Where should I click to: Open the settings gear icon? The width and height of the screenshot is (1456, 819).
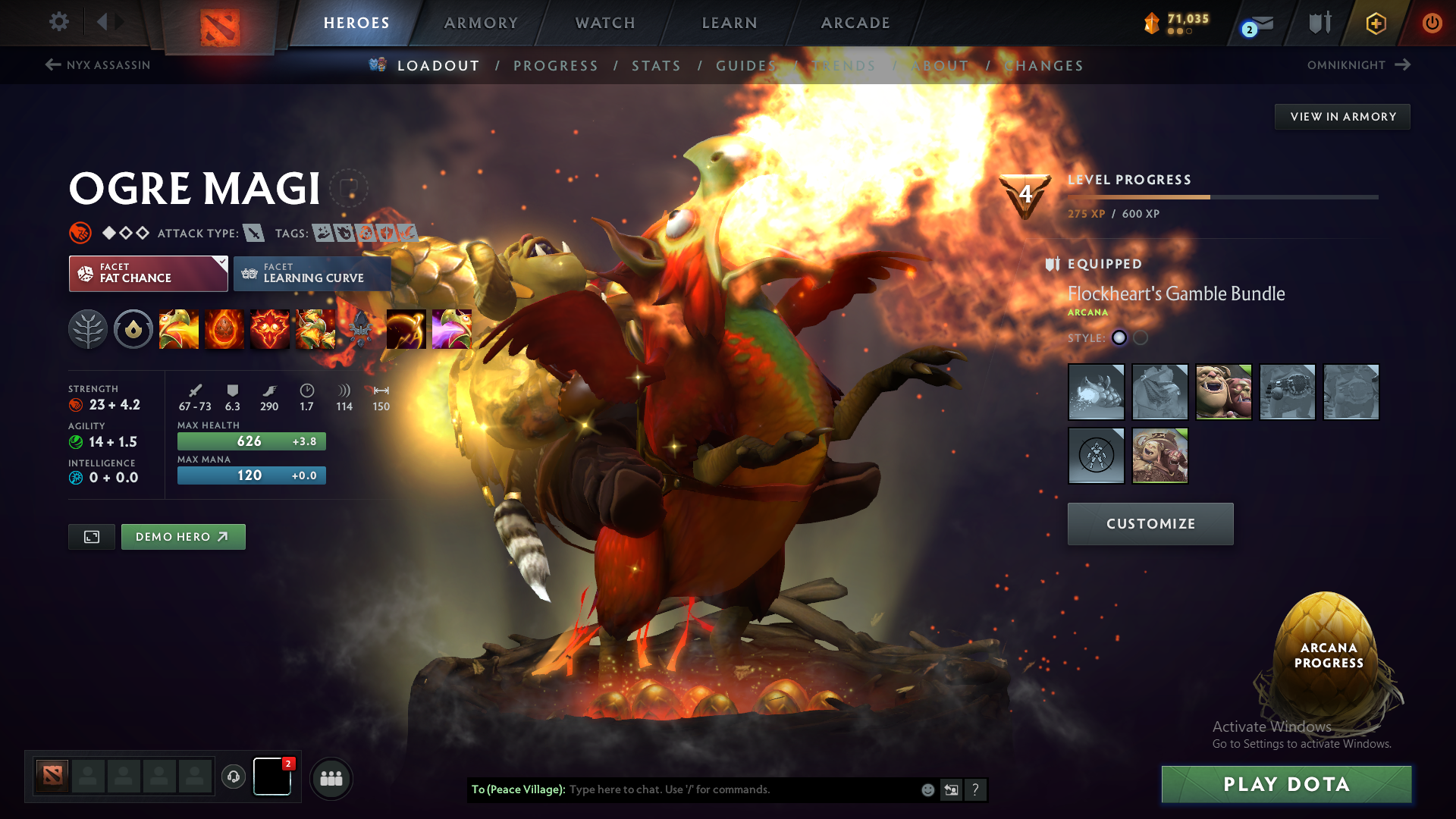[x=58, y=22]
